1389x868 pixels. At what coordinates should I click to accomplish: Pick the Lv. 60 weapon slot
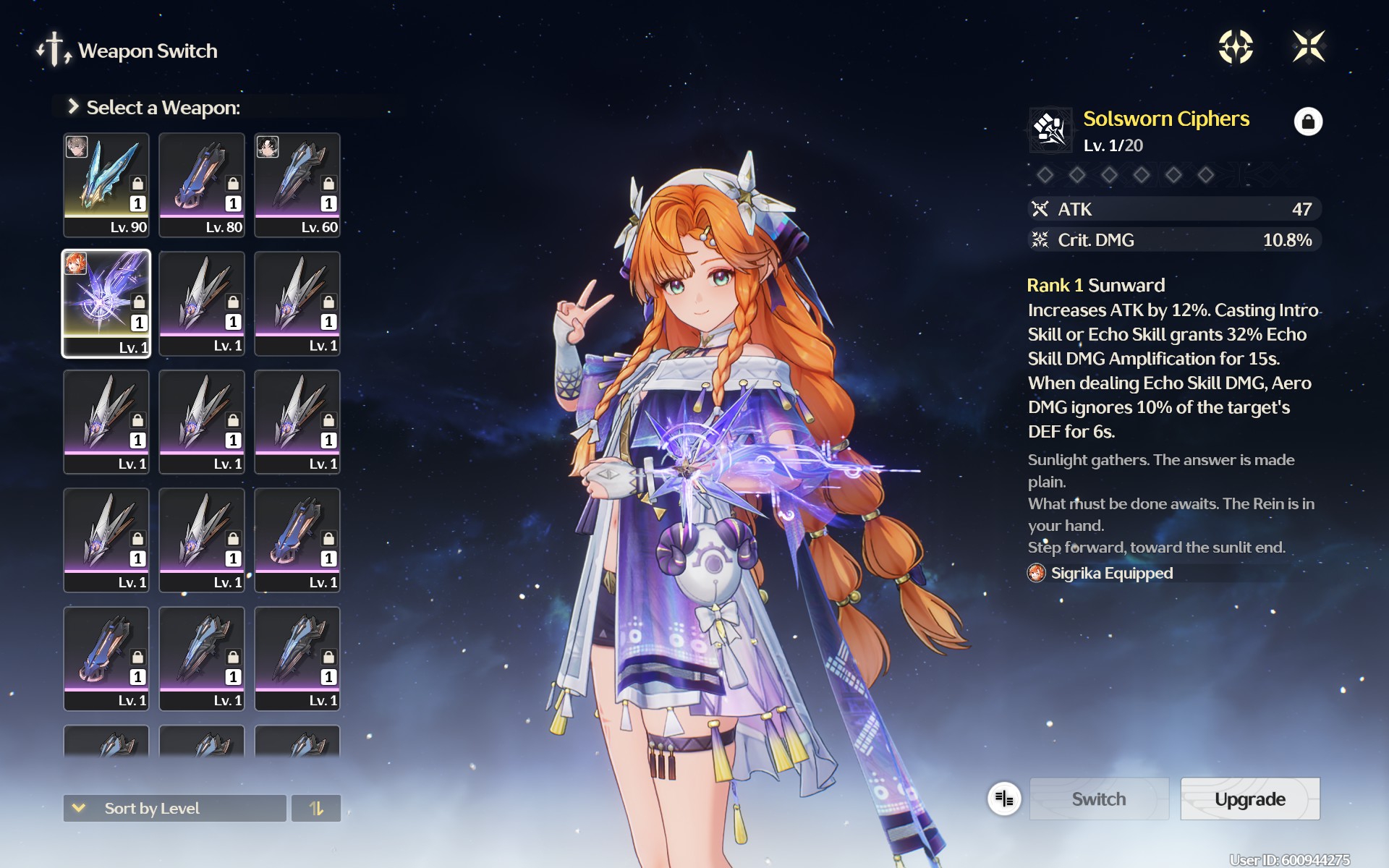tap(297, 185)
